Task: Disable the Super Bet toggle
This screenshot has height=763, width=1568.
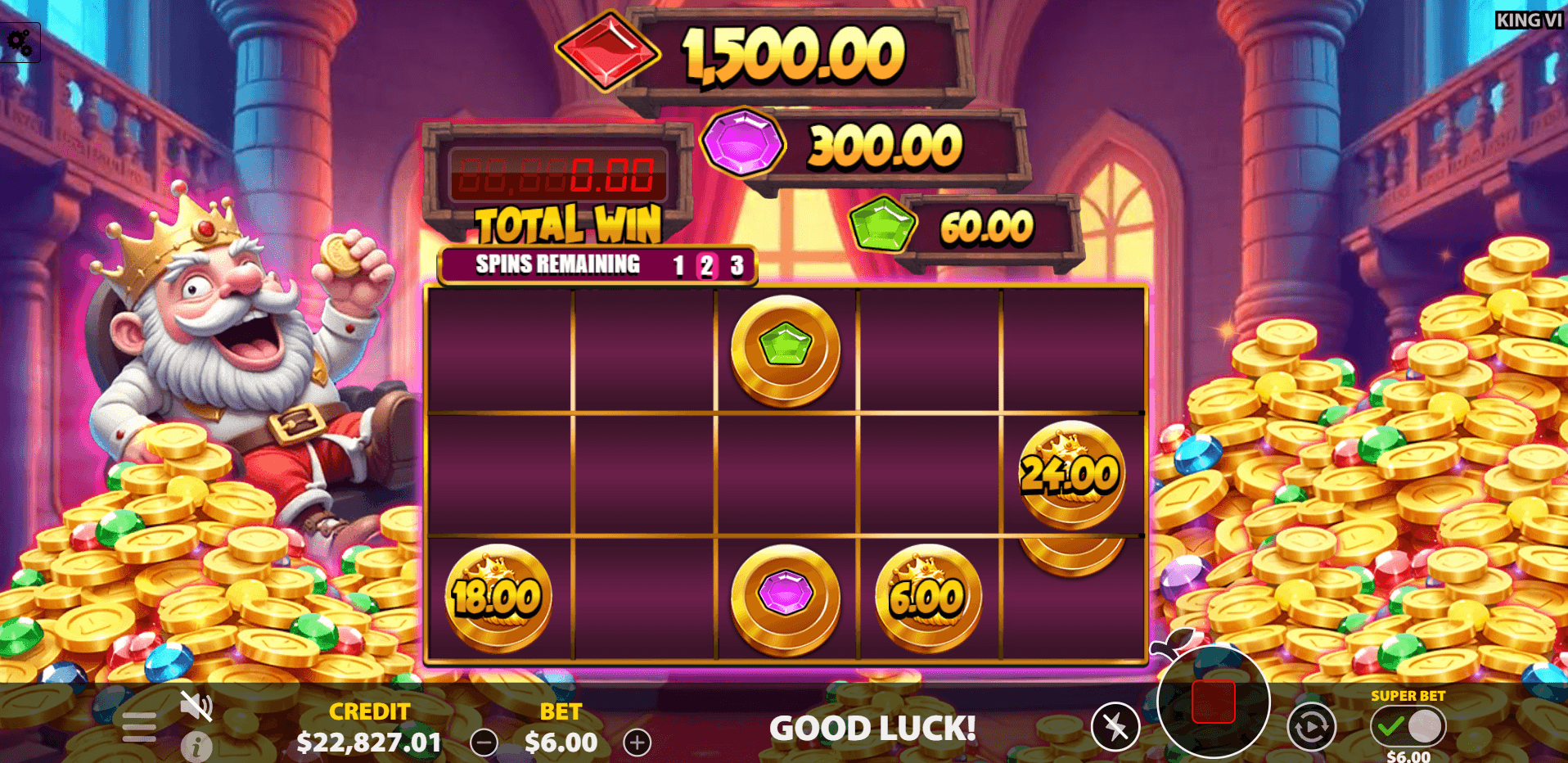Action: pos(1425,724)
